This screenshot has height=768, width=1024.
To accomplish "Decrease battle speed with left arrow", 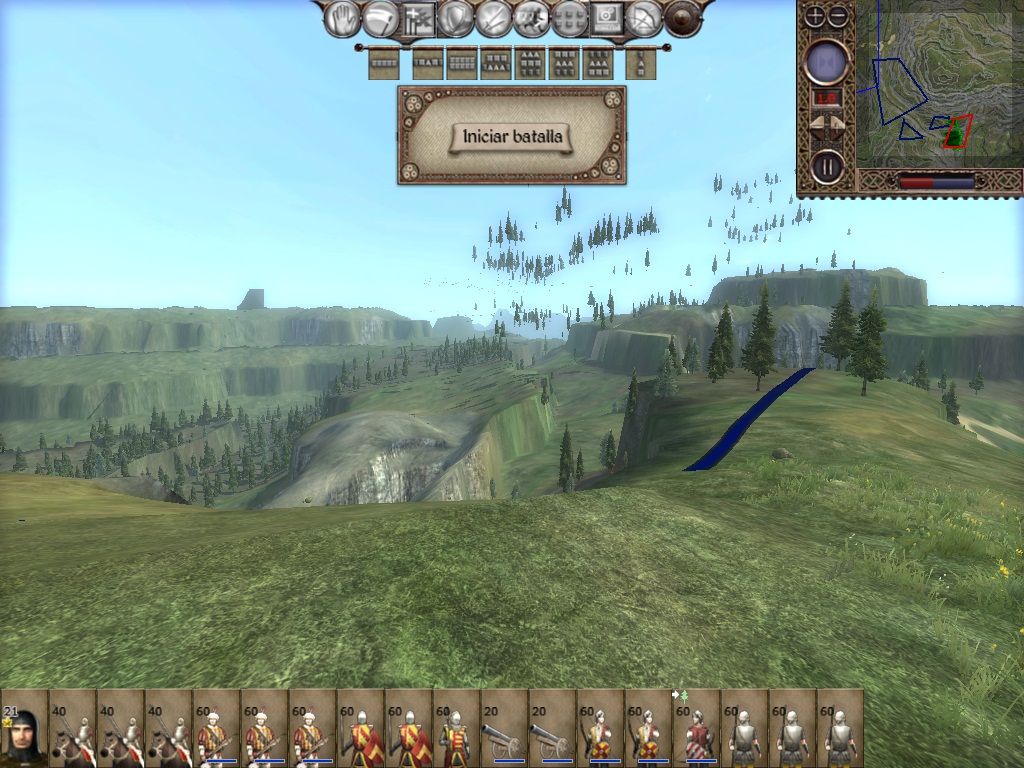I will [816, 127].
